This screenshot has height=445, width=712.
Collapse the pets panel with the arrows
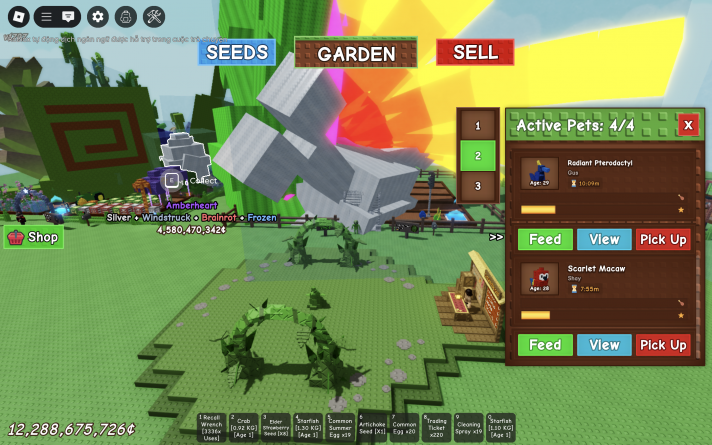(496, 237)
